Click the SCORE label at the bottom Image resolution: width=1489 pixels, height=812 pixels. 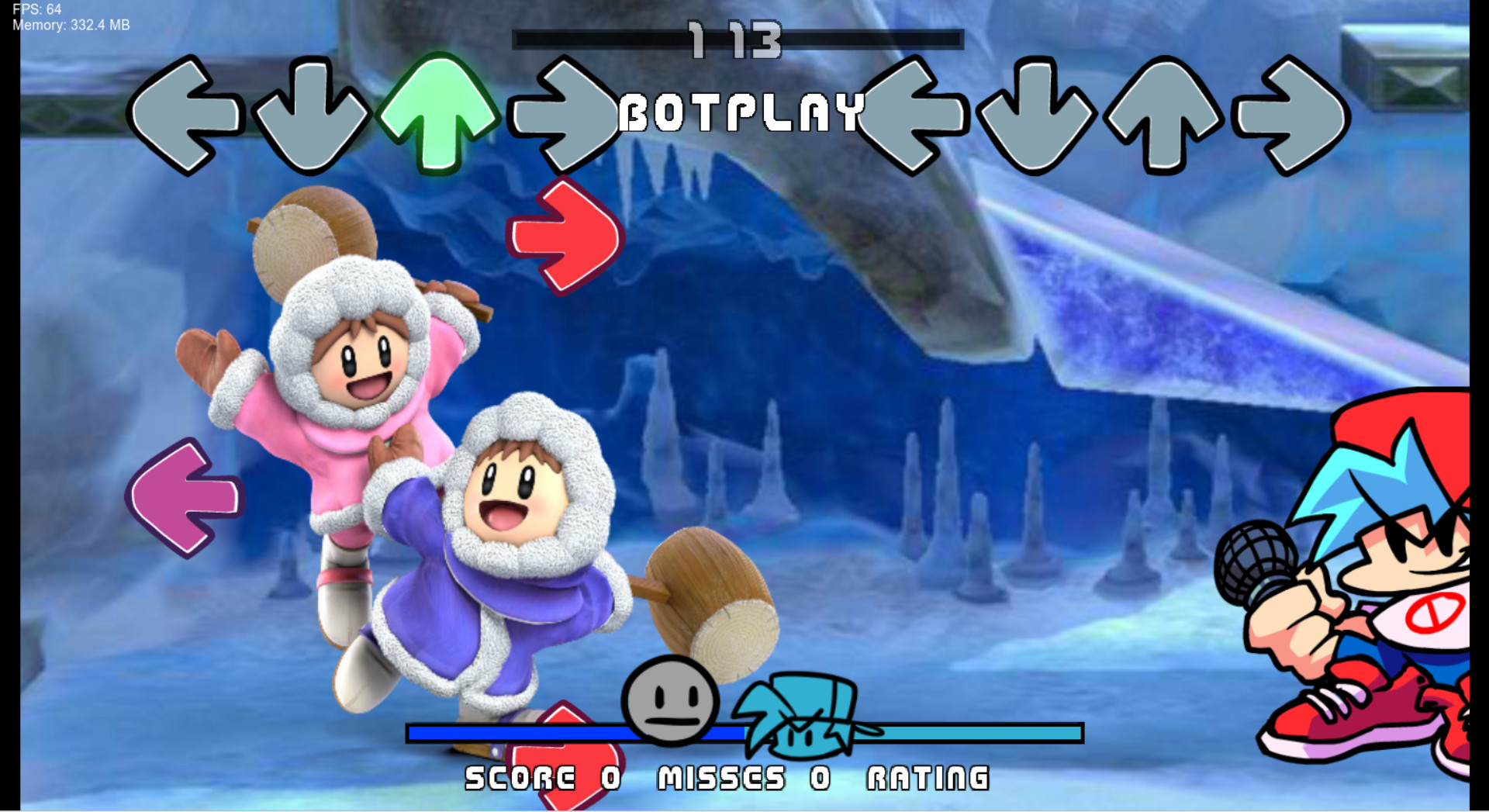516,776
